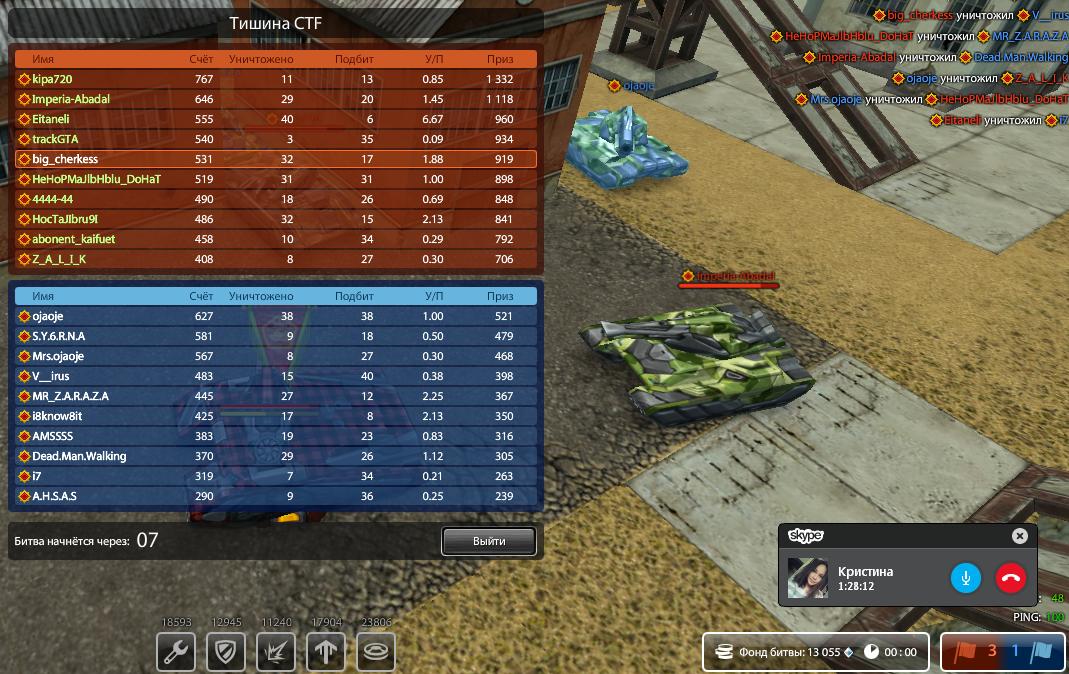
Task: Trigger the speed boost arrow supply
Action: (x=325, y=653)
